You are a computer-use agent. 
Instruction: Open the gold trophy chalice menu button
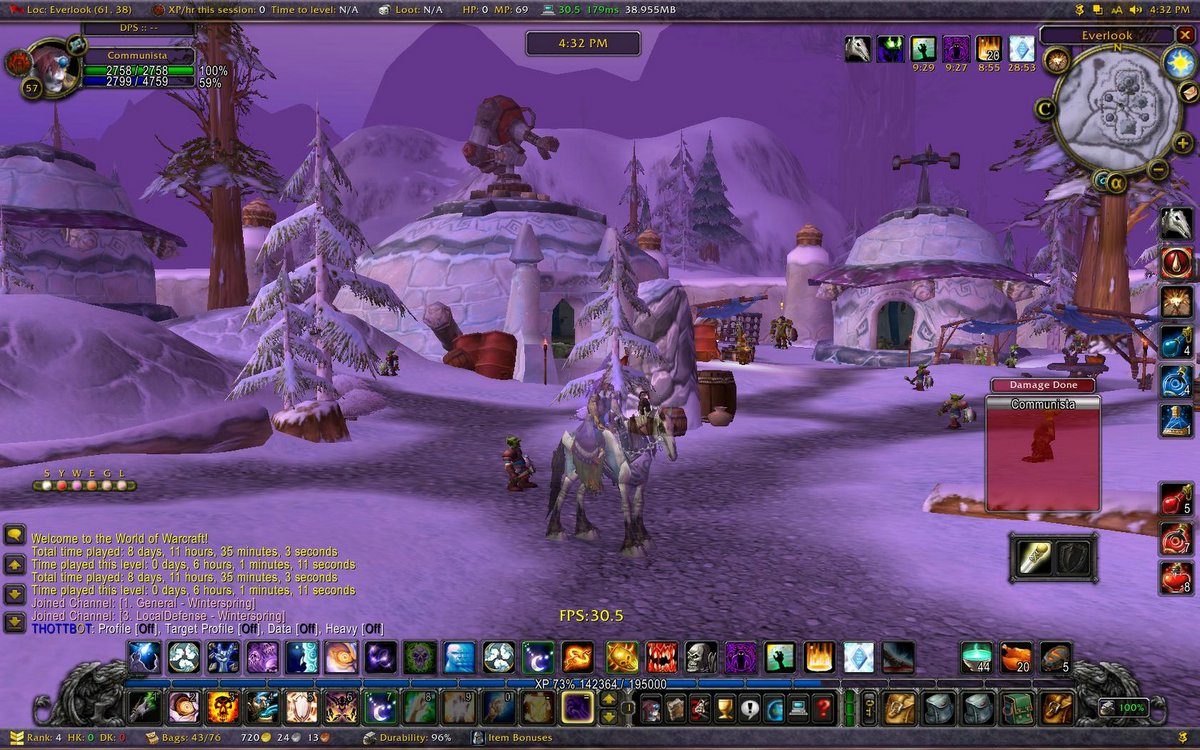[725, 709]
